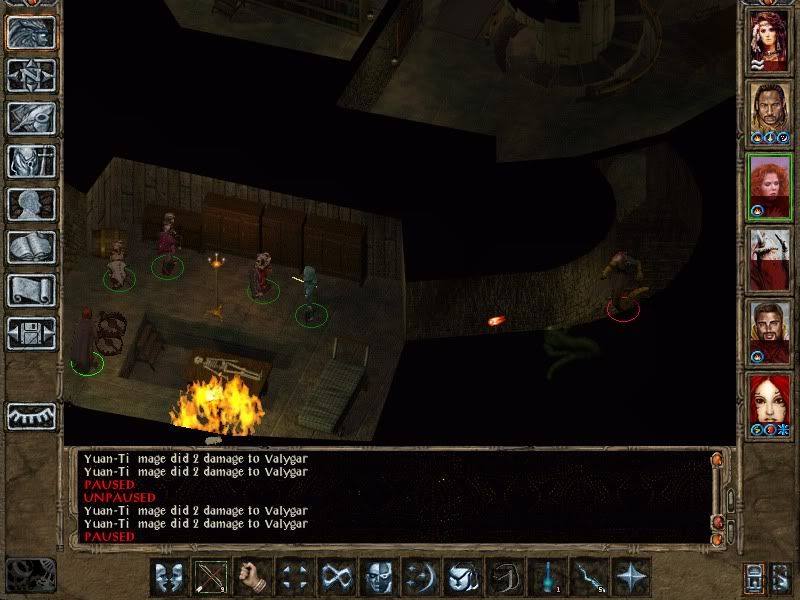Select the fist weapon slot
The image size is (800, 600).
(x=254, y=577)
